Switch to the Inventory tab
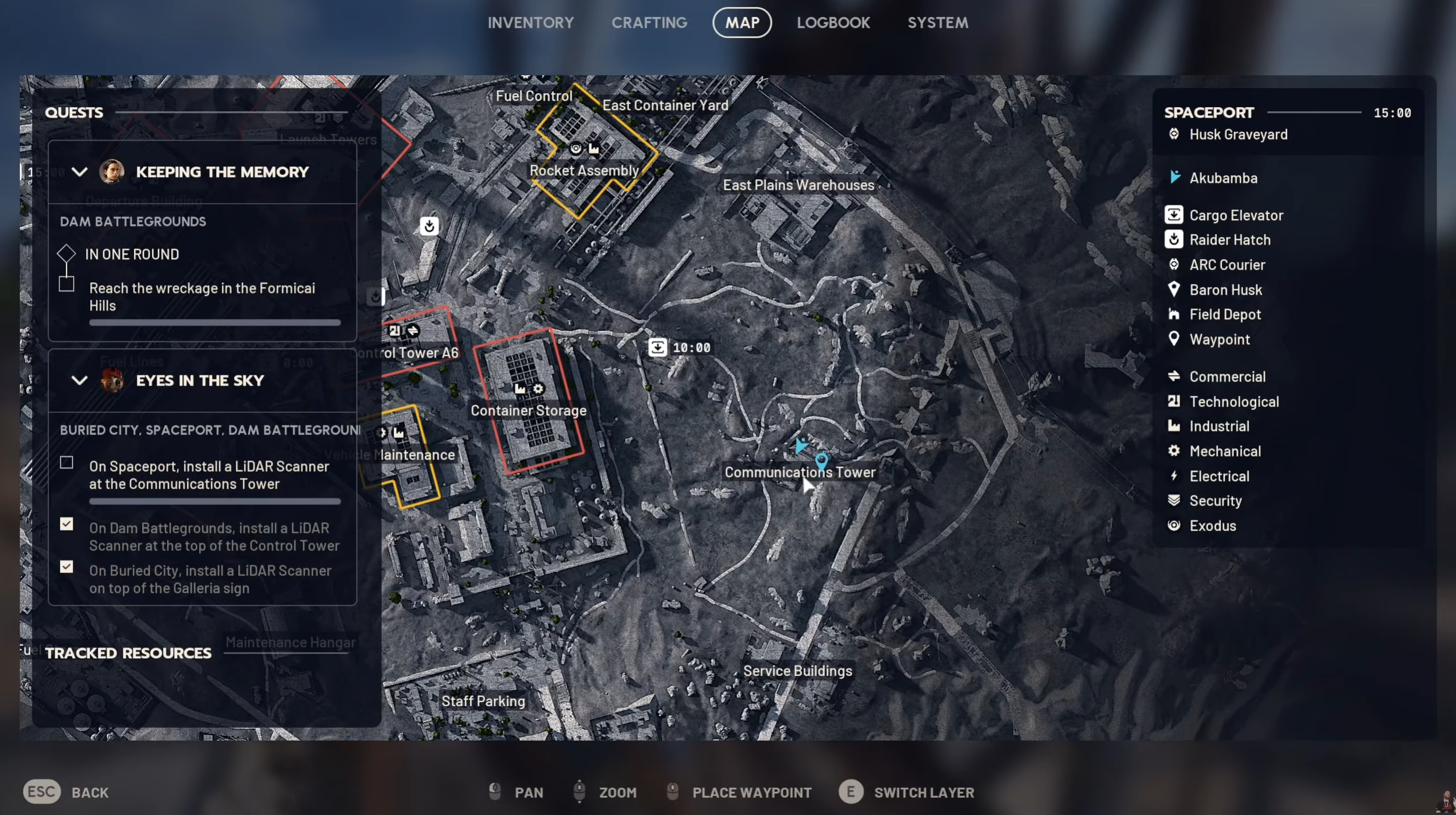1456x815 pixels. pyautogui.click(x=531, y=23)
